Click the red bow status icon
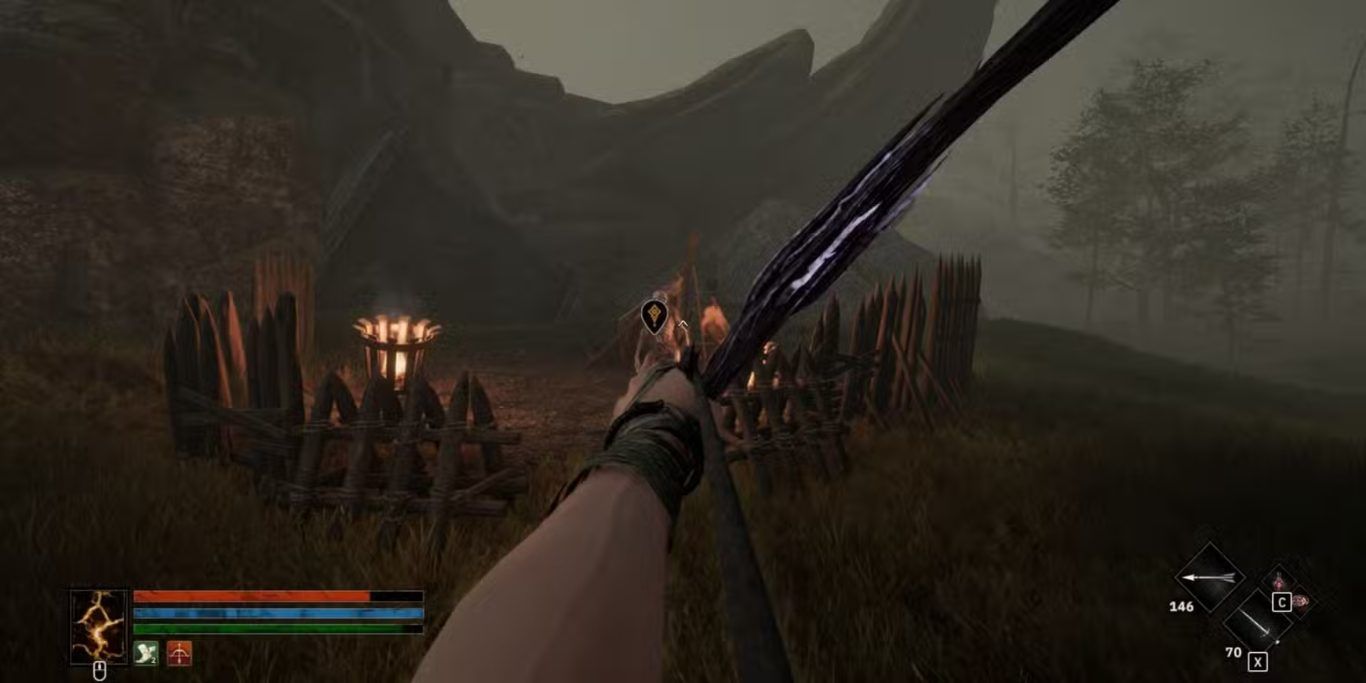The image size is (1366, 683). (x=179, y=653)
